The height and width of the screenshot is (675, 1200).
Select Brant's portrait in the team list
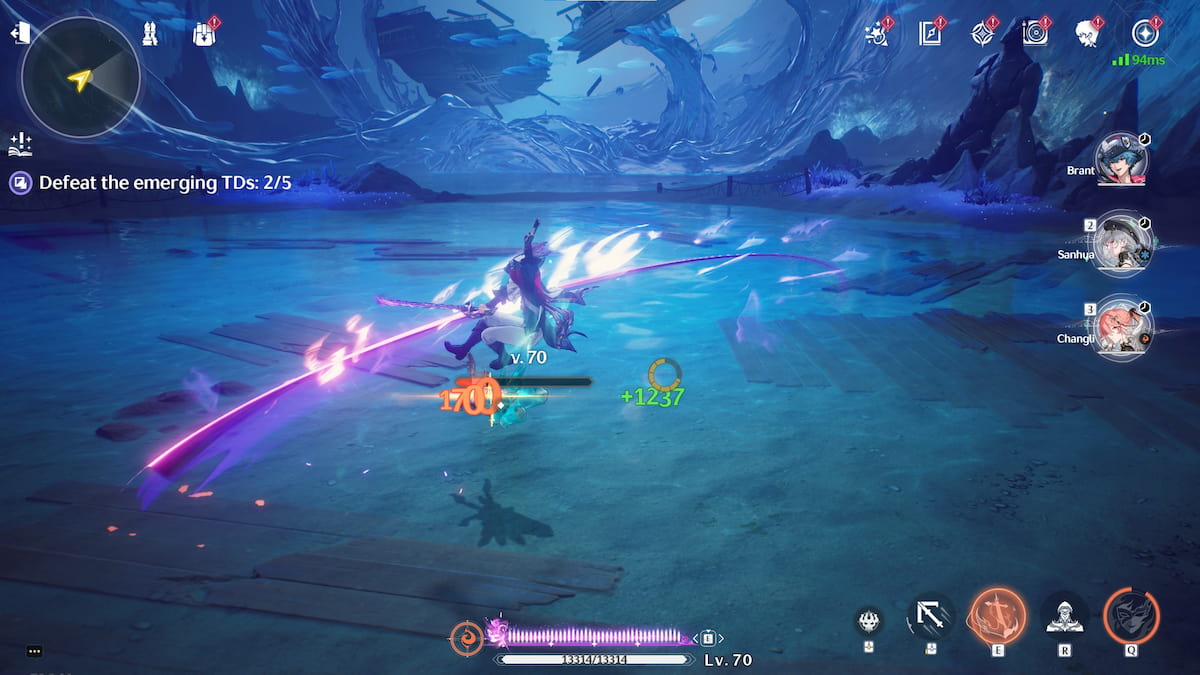pyautogui.click(x=1123, y=160)
